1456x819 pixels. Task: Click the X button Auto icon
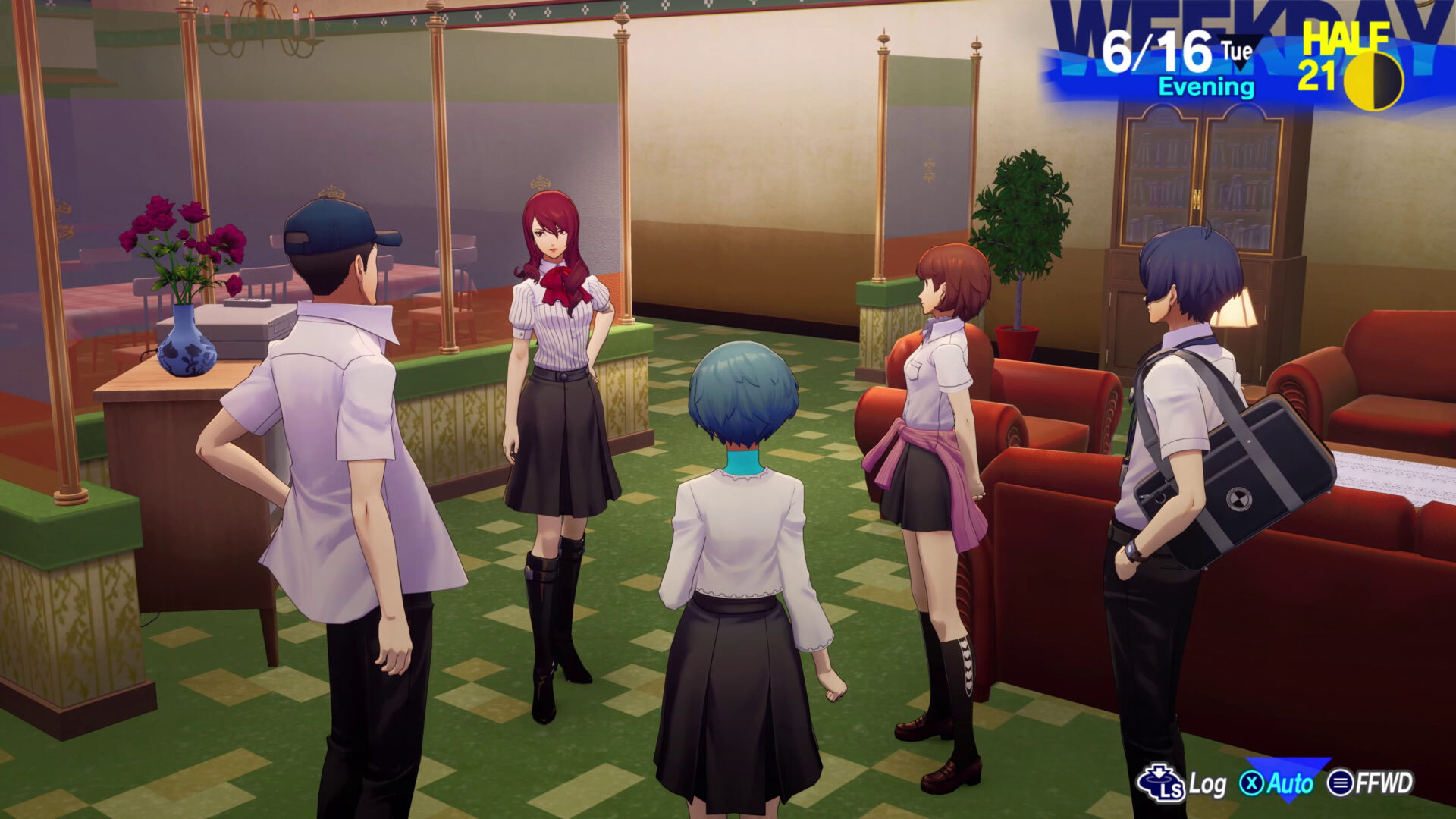pos(1253,783)
